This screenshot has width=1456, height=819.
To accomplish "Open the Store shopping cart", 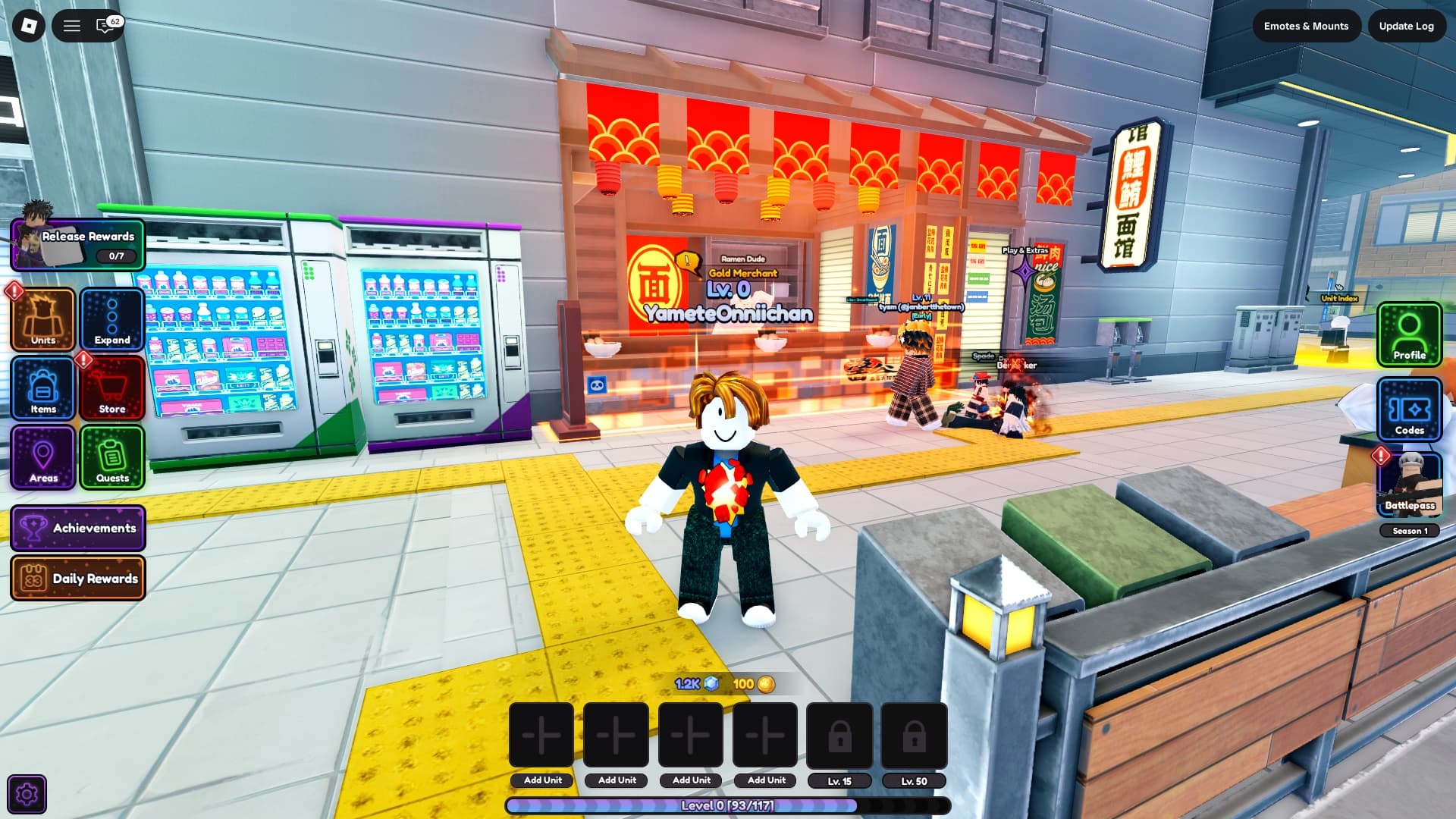I will point(112,388).
